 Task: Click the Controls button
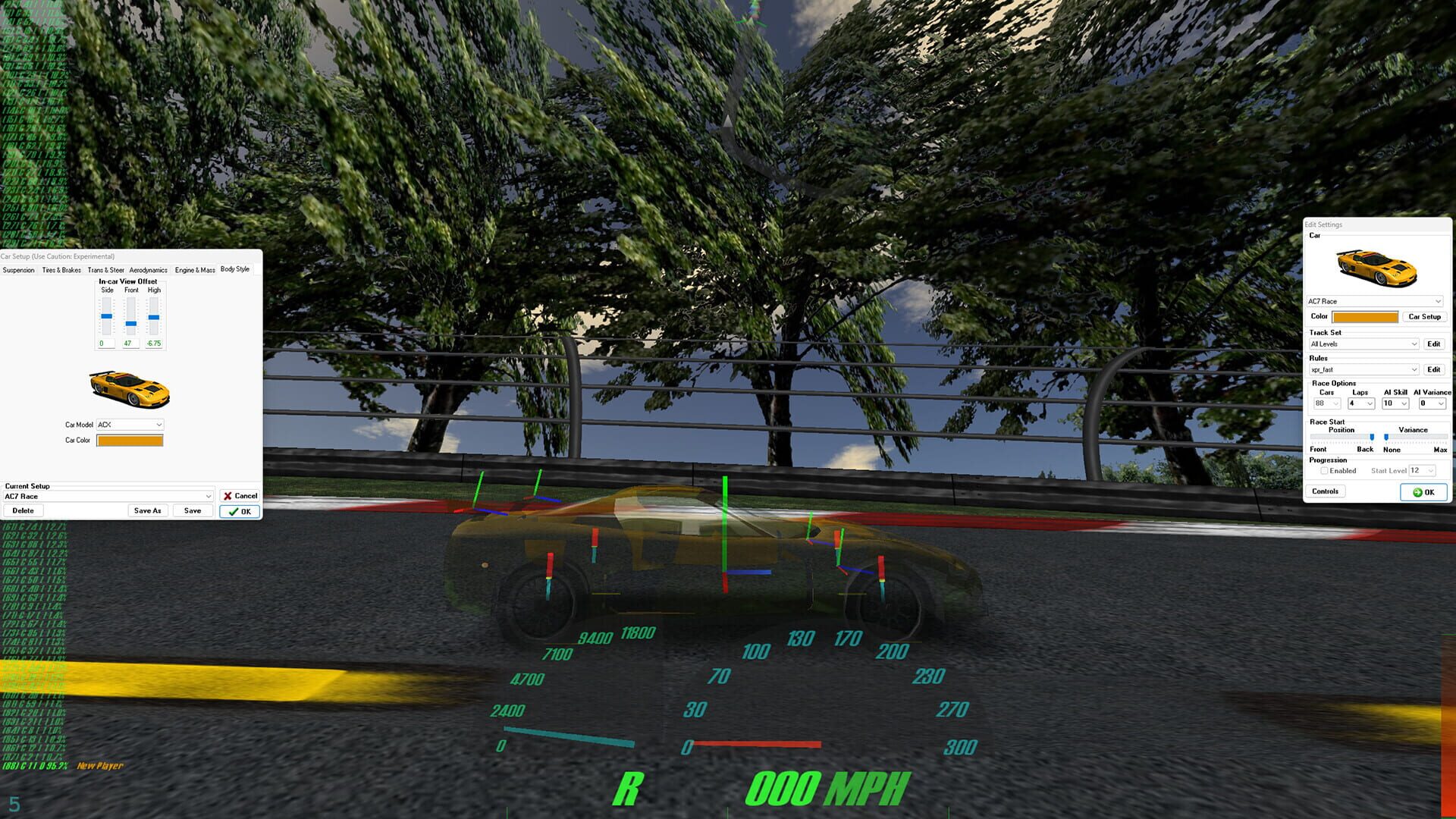tap(1325, 491)
